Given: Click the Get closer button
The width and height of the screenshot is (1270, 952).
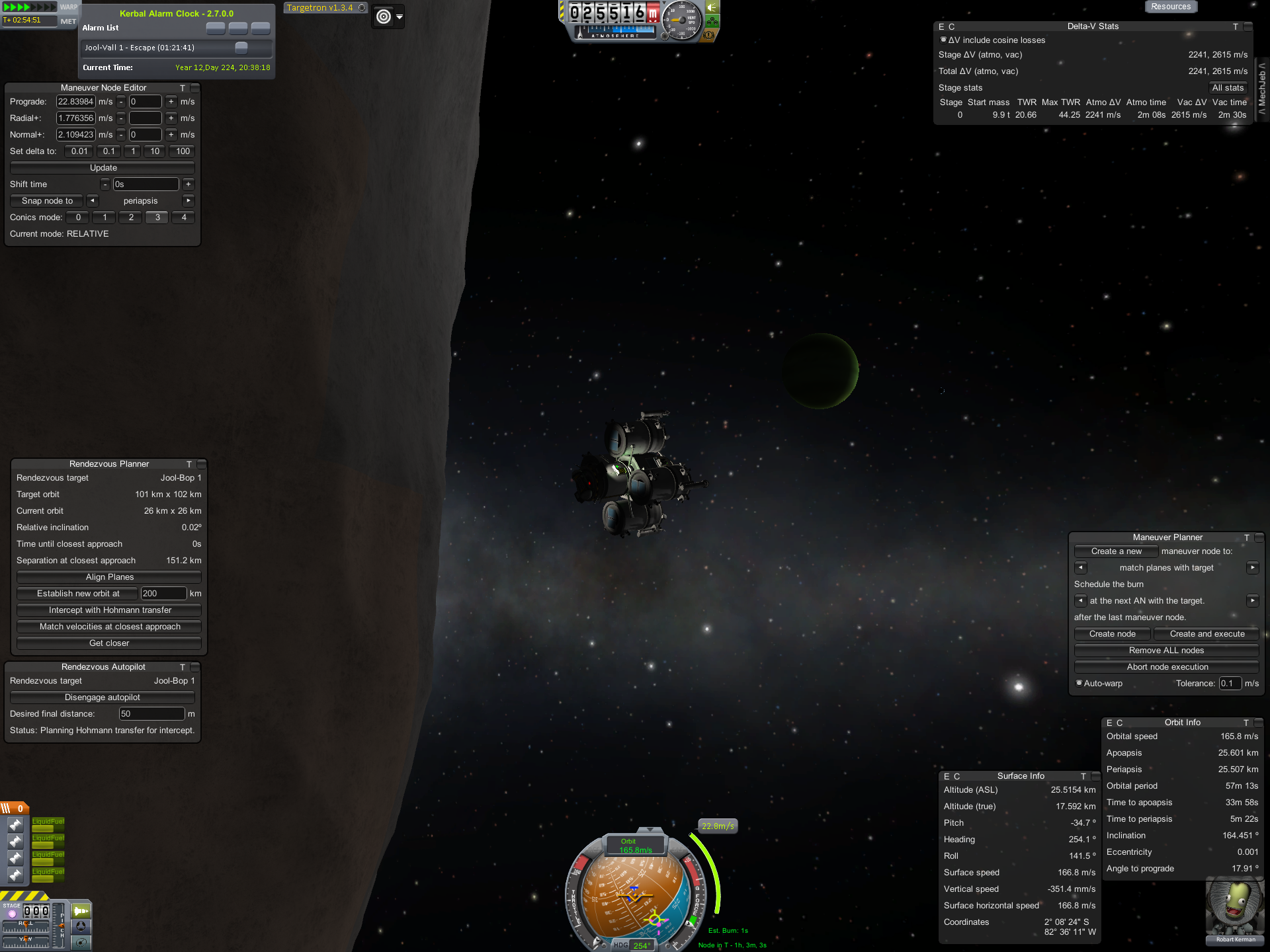Looking at the screenshot, I should tap(109, 643).
